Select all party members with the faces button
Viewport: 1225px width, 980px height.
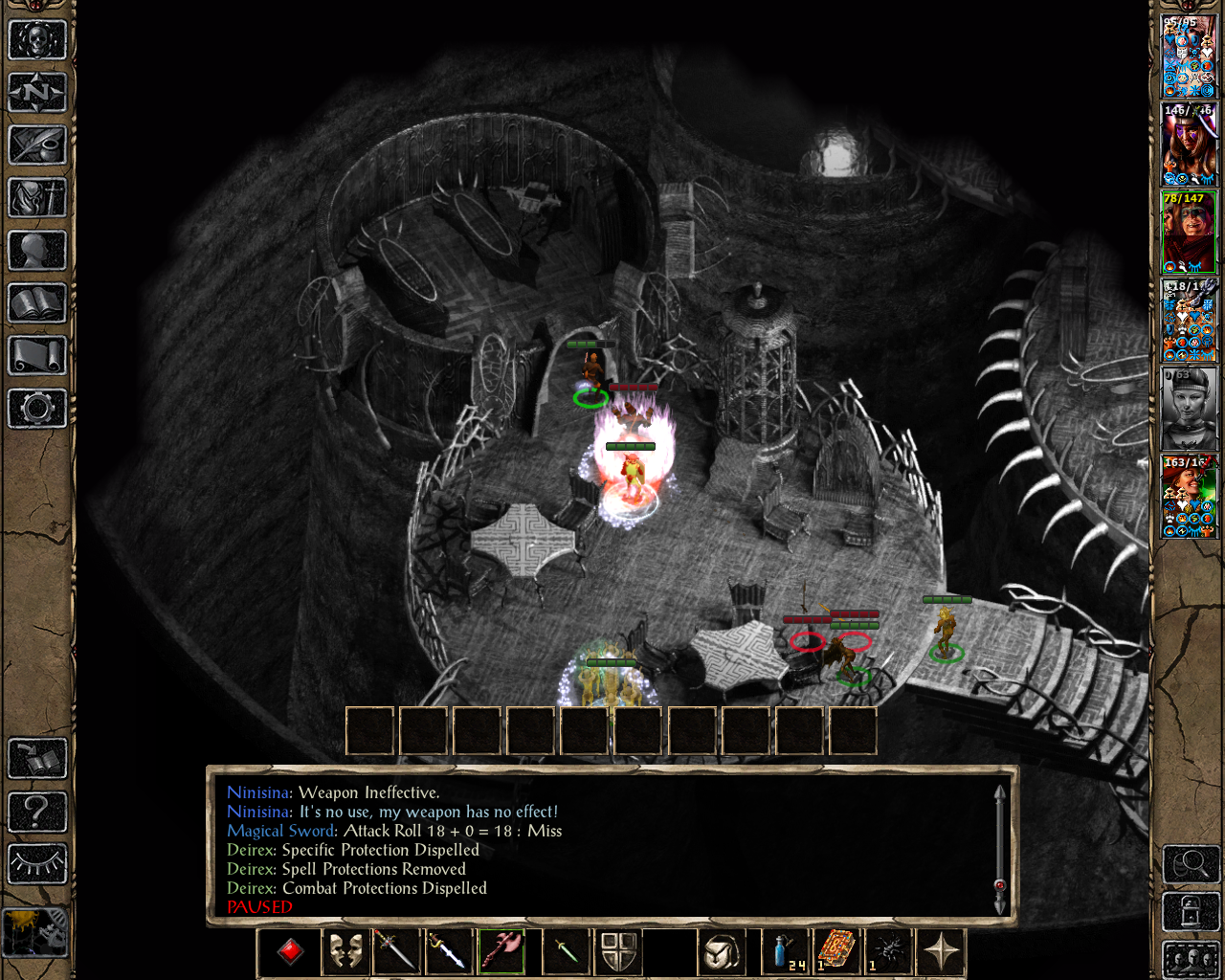(1191, 959)
